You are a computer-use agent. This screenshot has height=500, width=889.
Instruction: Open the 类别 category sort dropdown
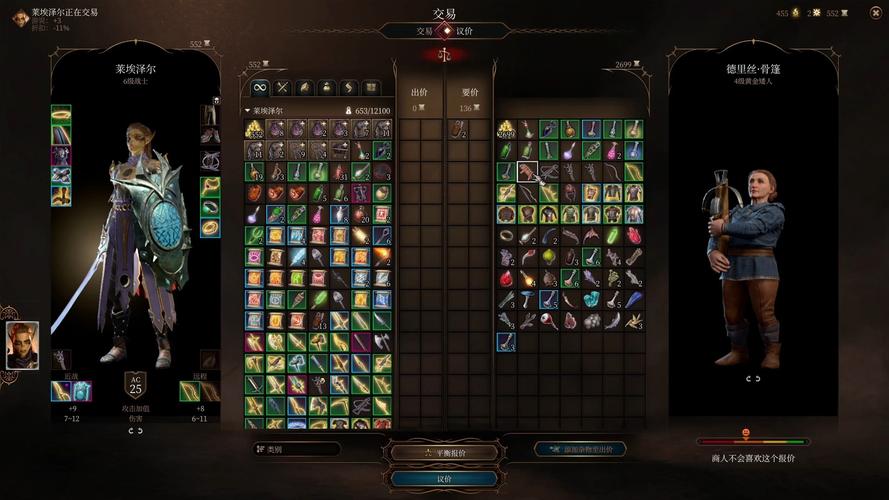point(297,450)
